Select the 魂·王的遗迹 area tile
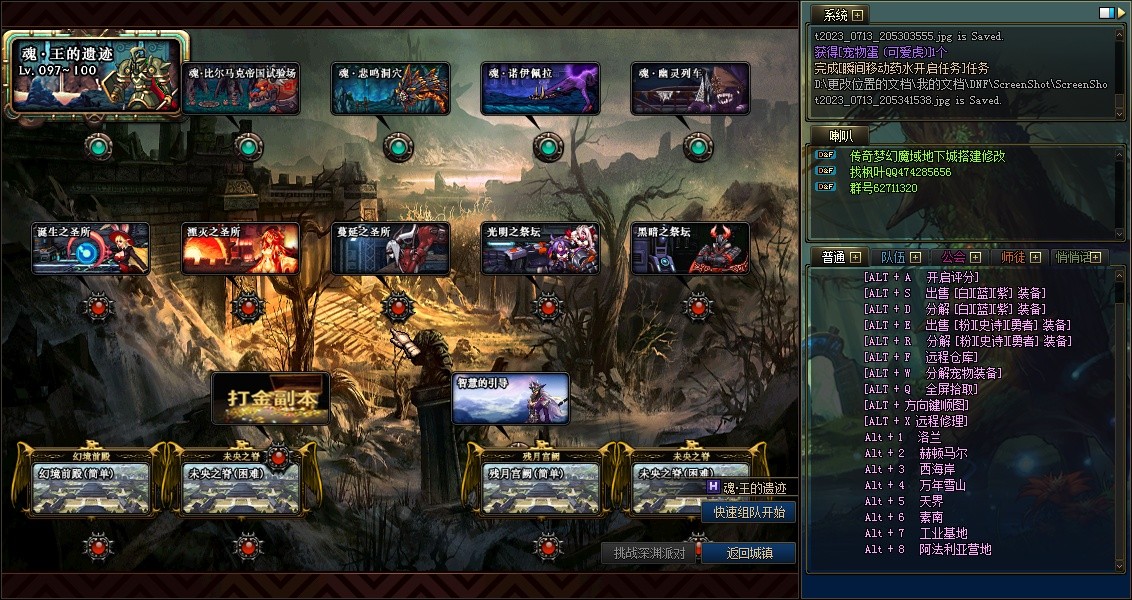 (97, 72)
